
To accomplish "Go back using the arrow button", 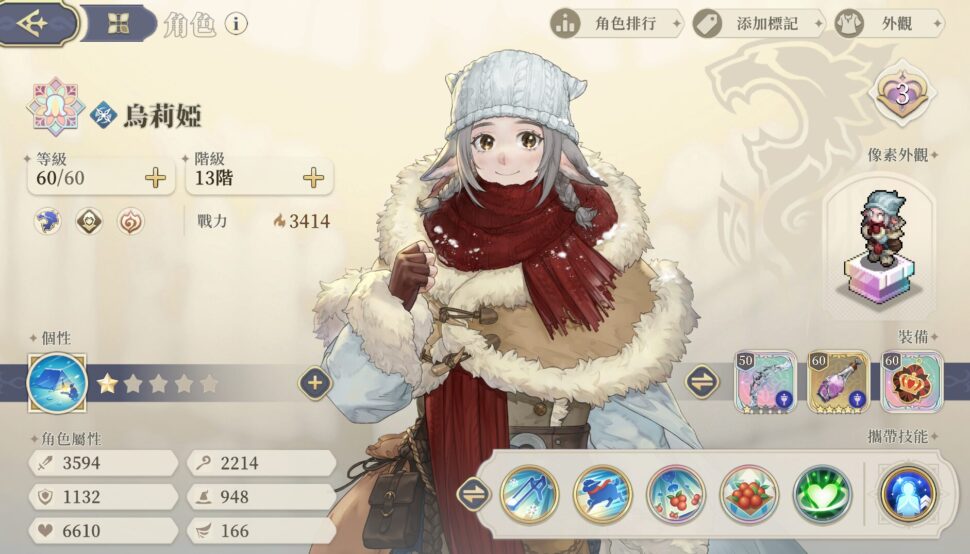I will pos(36,23).
